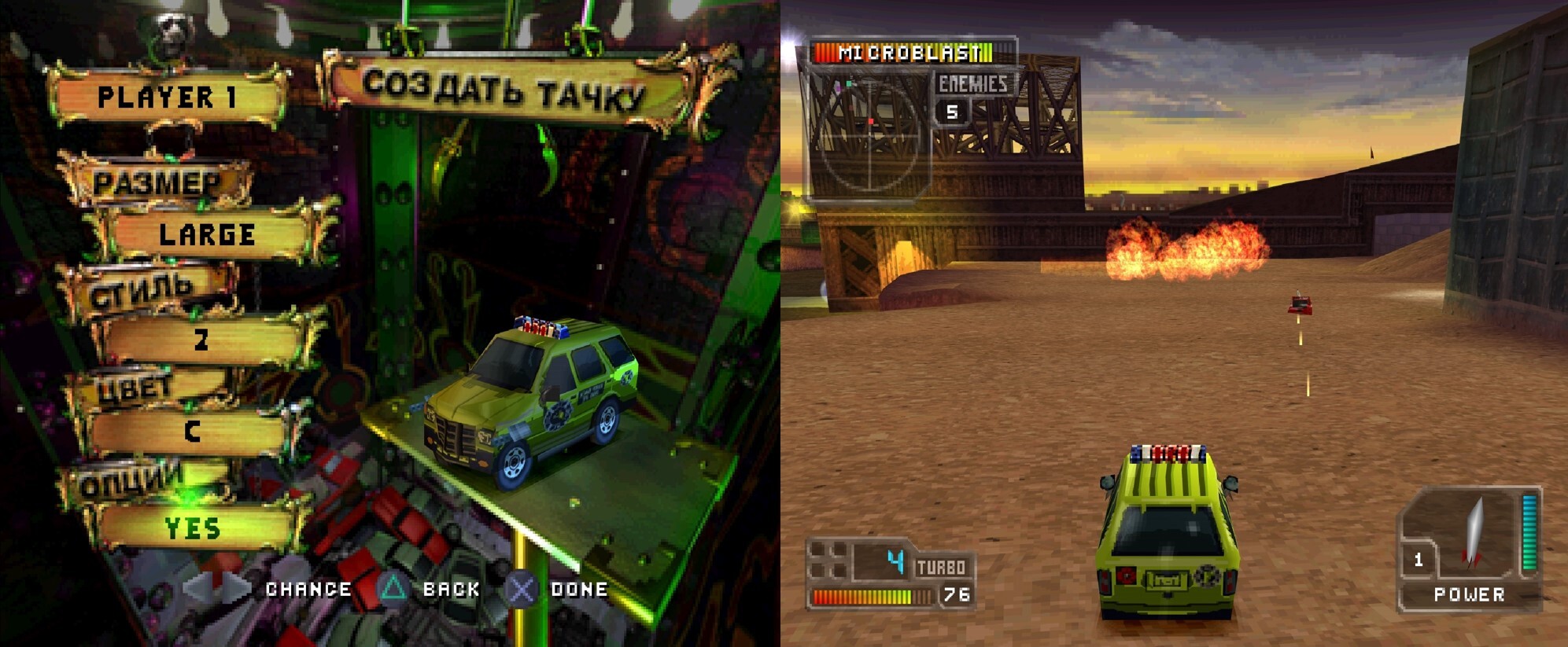Image resolution: width=1568 pixels, height=647 pixels.
Task: Click the circular radar minimap
Action: coord(869,138)
